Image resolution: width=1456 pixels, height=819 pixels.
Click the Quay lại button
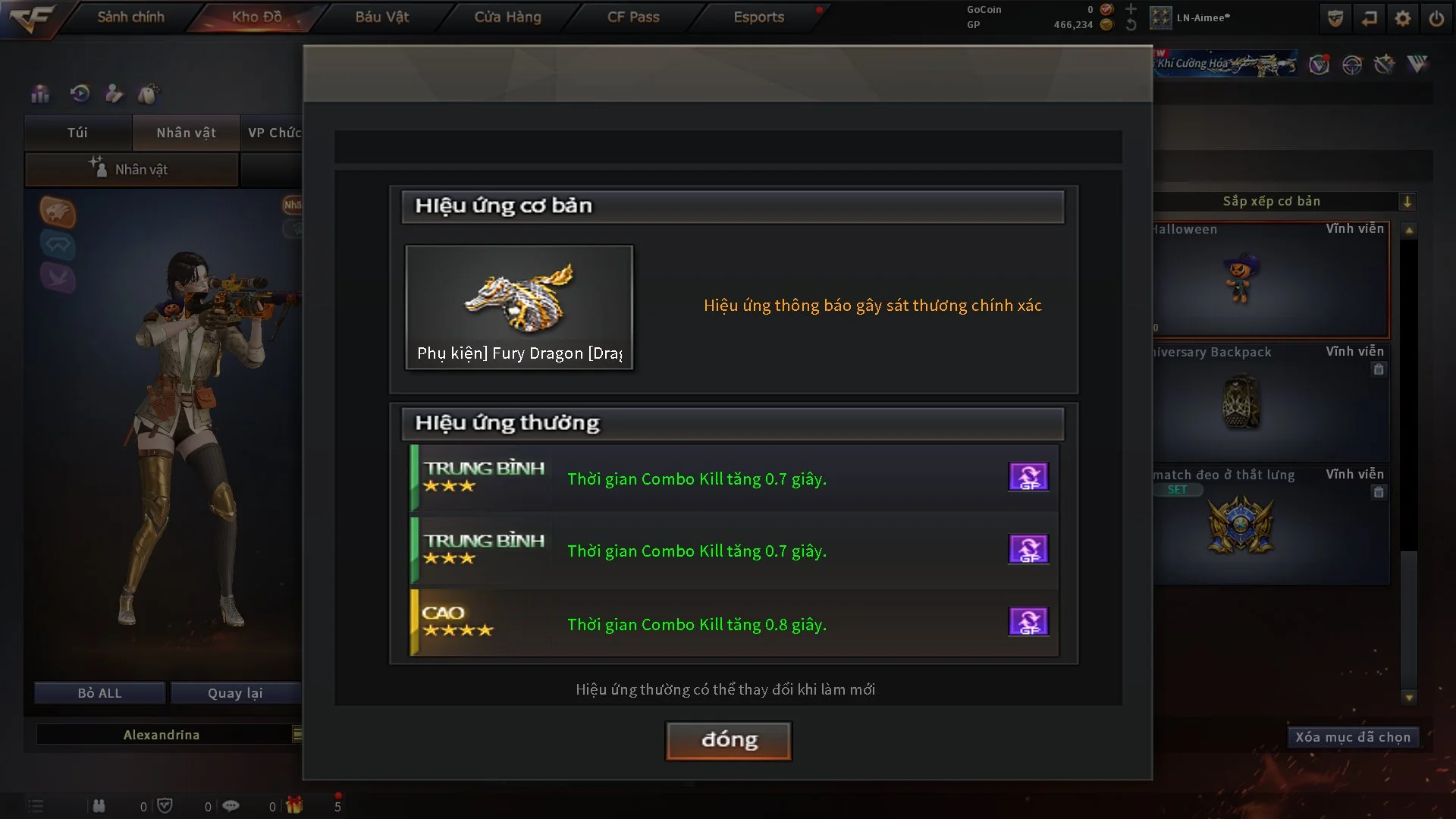235,693
